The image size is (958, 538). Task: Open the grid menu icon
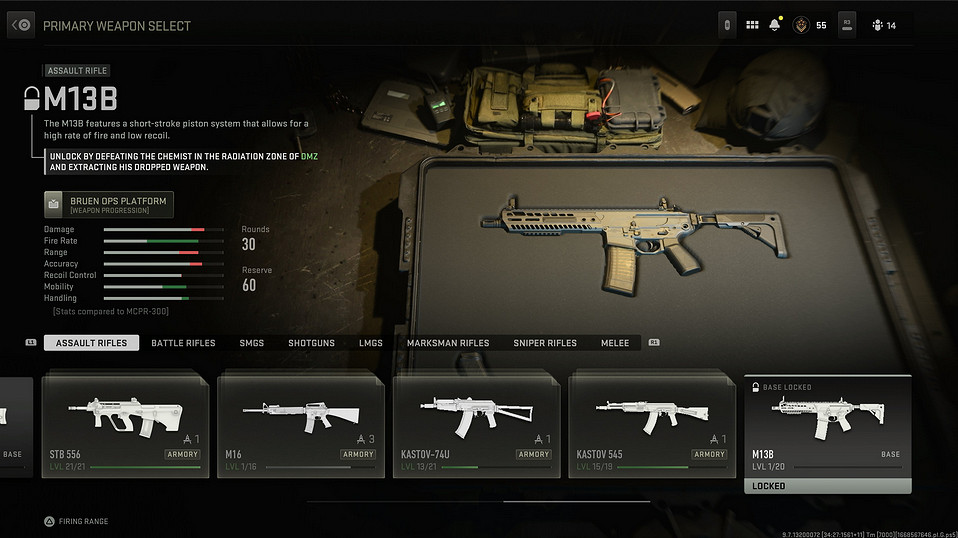[752, 25]
